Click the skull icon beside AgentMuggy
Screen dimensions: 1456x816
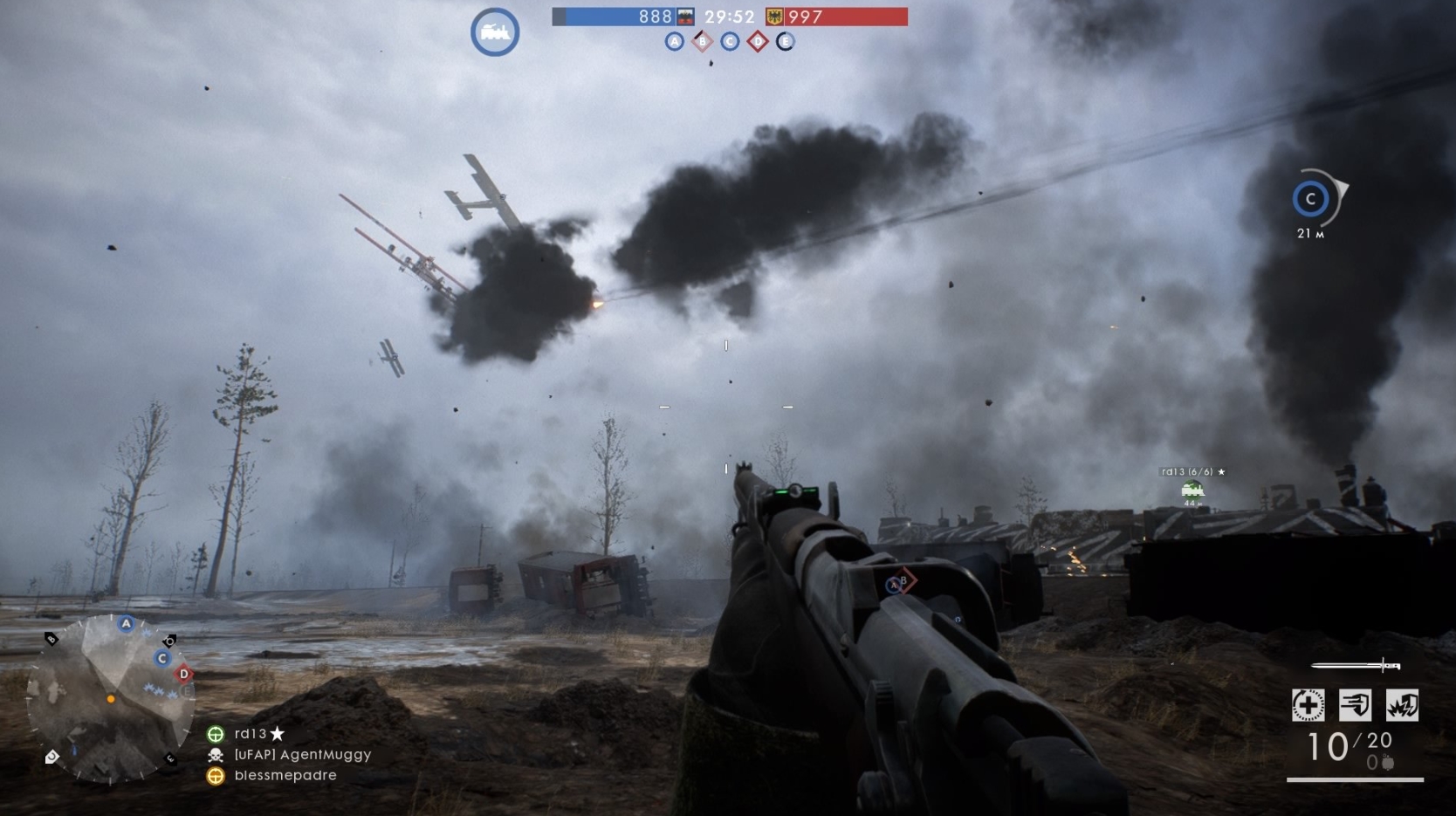point(215,755)
